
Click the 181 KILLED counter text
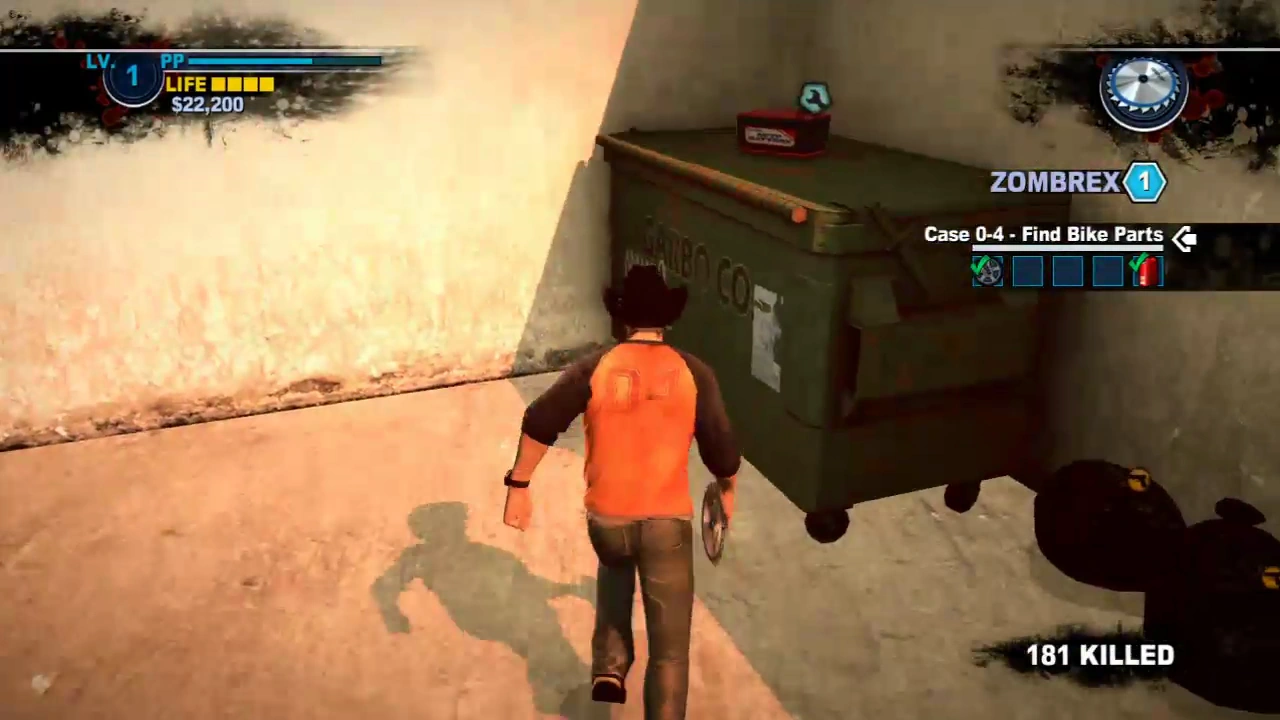[x=1099, y=655]
